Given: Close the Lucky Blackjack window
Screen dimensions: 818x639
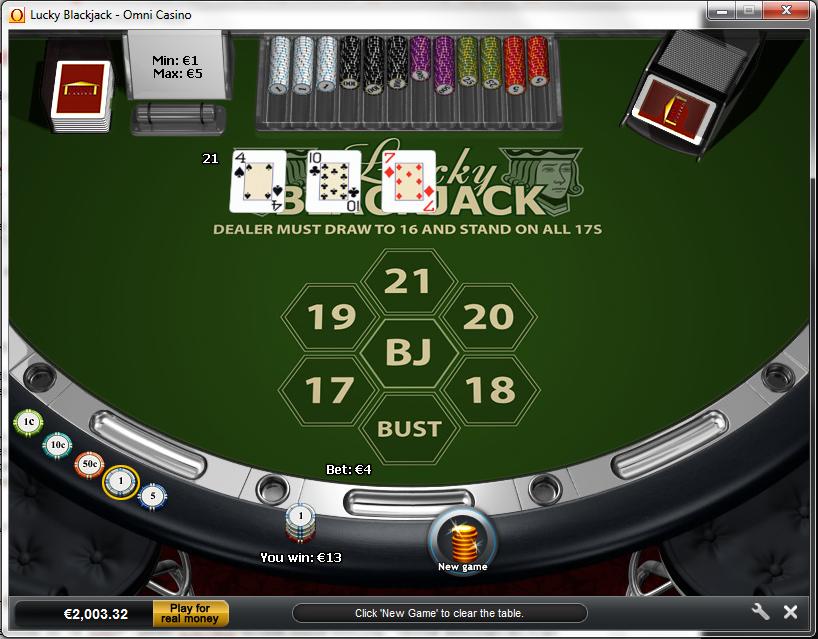Looking at the screenshot, I should (787, 11).
